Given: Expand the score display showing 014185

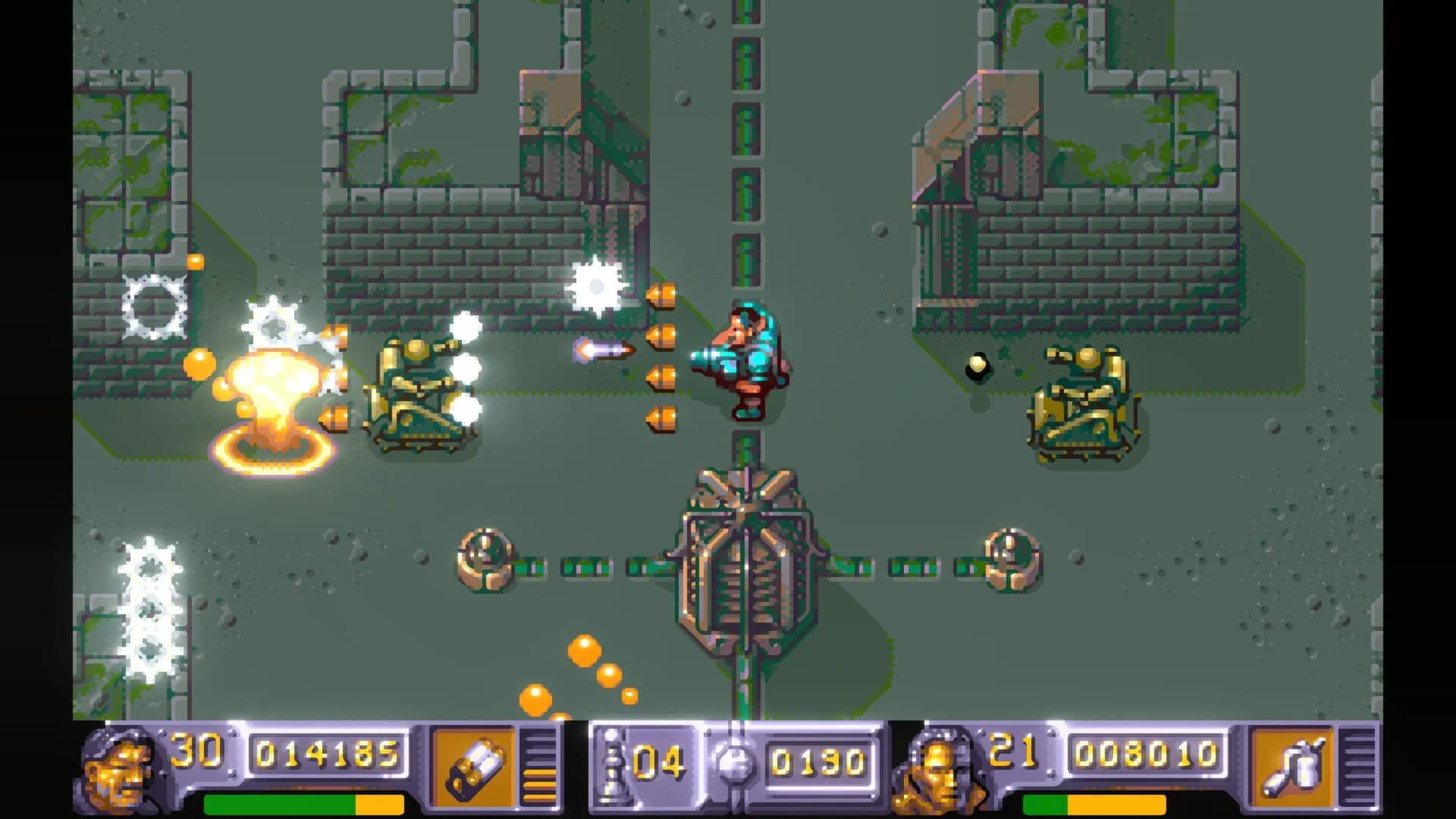Looking at the screenshot, I should point(326,755).
